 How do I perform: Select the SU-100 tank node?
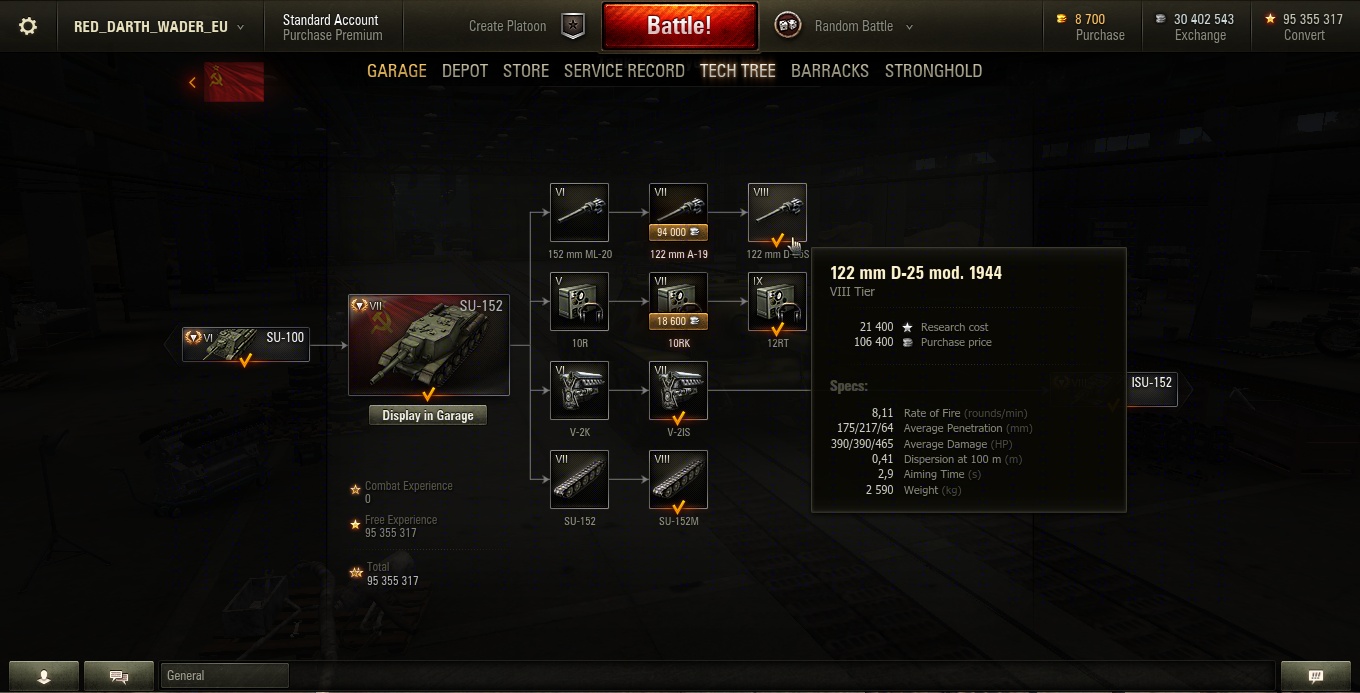coord(246,344)
